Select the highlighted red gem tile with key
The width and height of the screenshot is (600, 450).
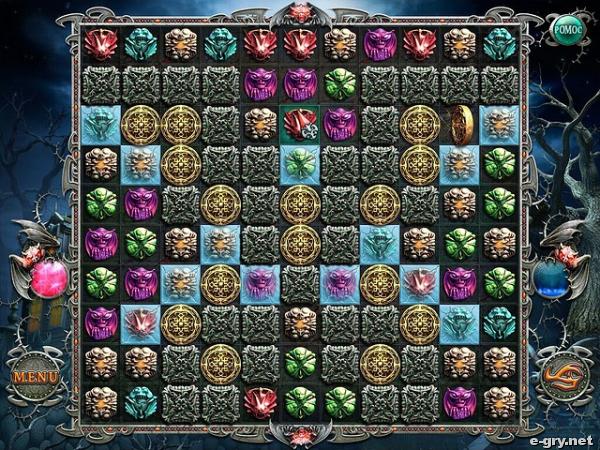click(x=300, y=123)
